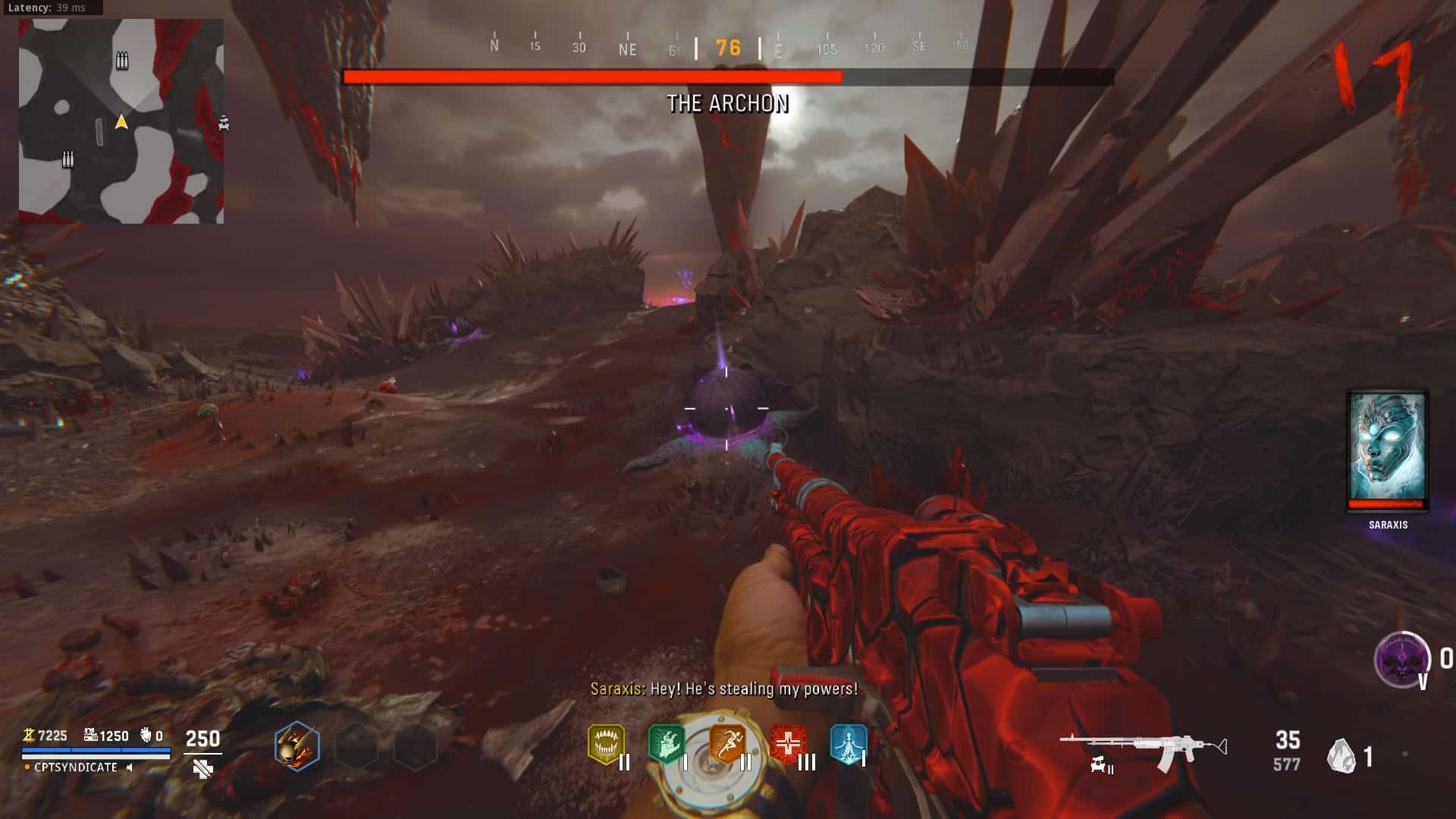Click the equipped rifle weapon icon
1456x819 pixels.
click(1143, 751)
